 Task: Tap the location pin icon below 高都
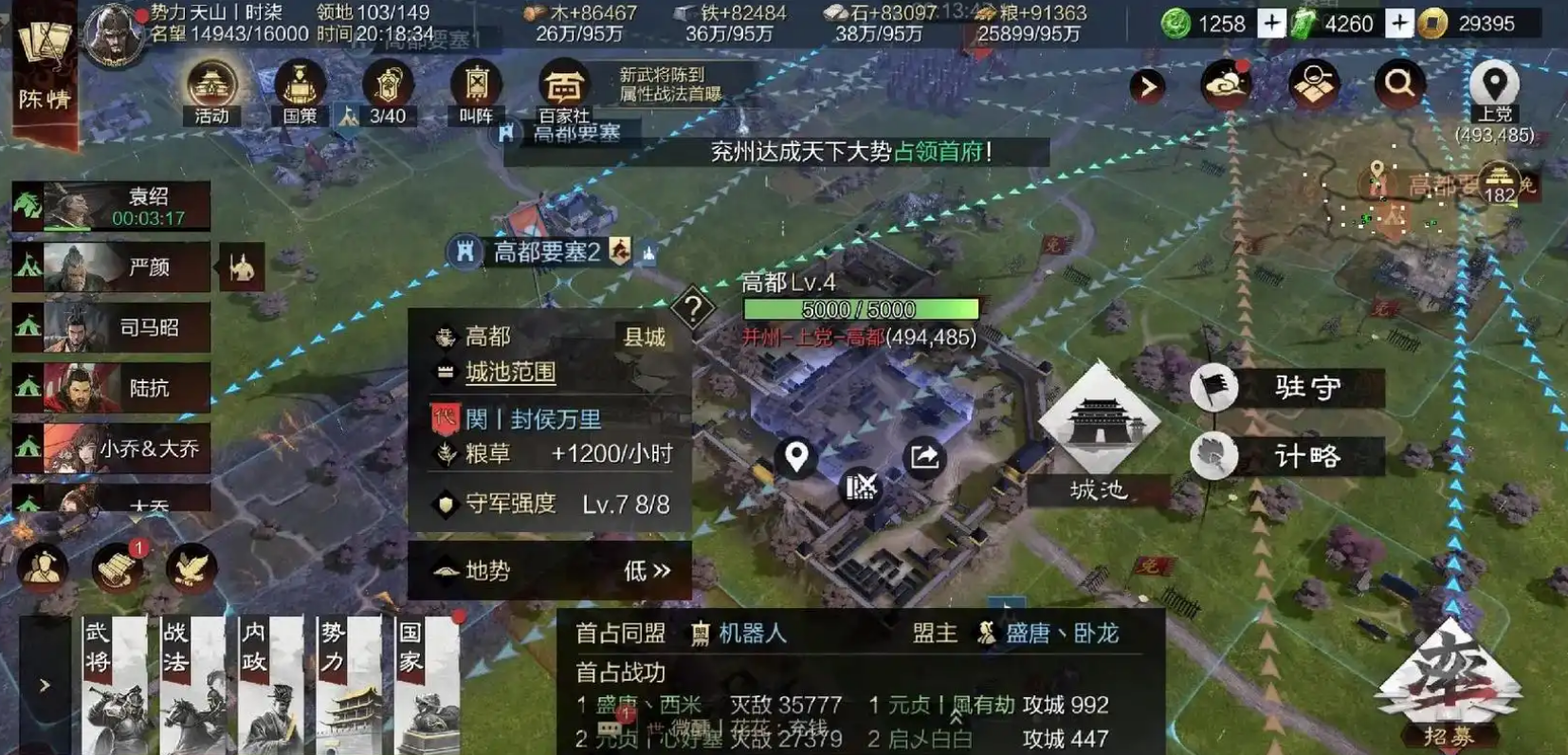coord(795,456)
